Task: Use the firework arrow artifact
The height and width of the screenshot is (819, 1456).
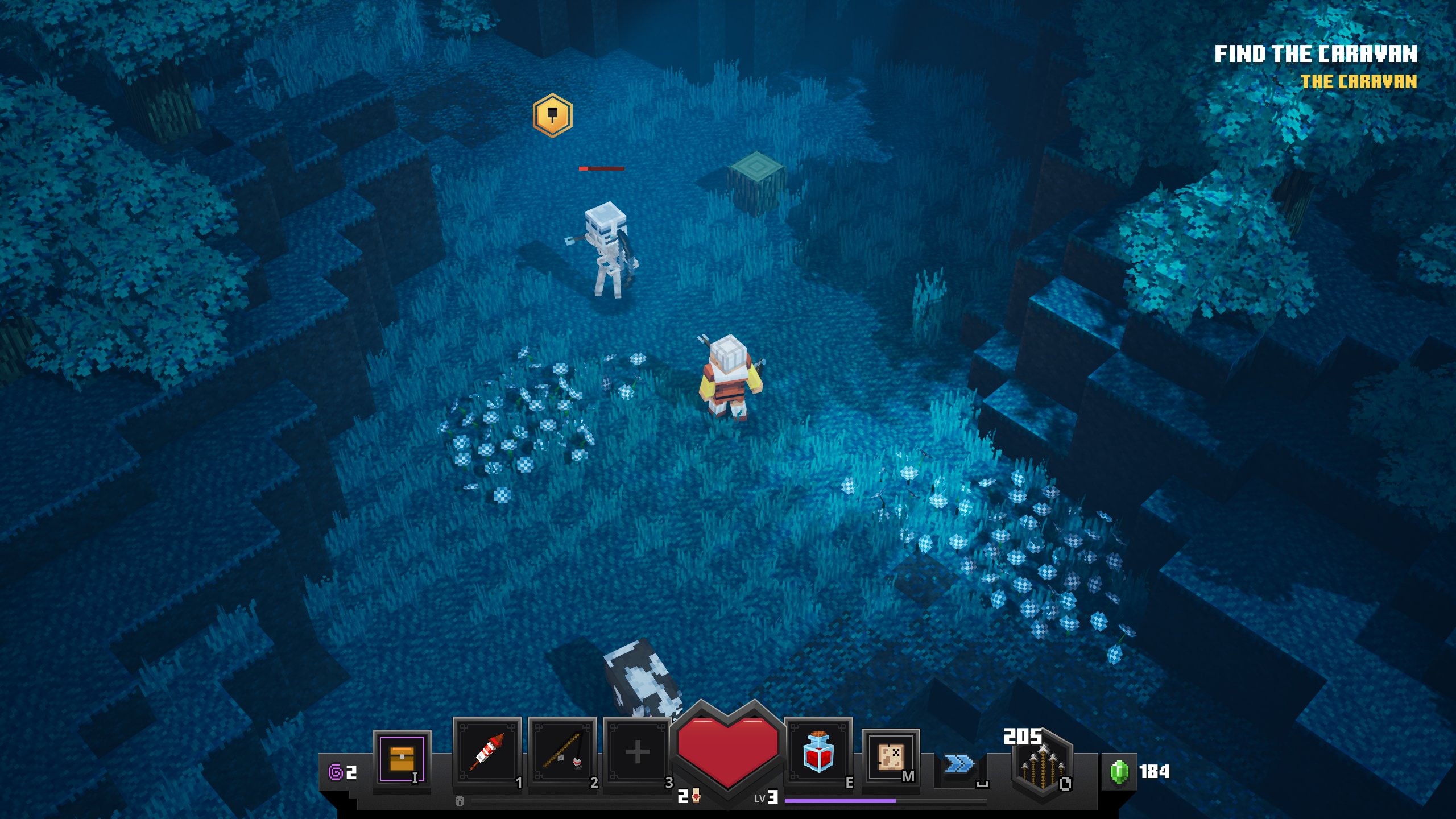Action: coord(487,752)
